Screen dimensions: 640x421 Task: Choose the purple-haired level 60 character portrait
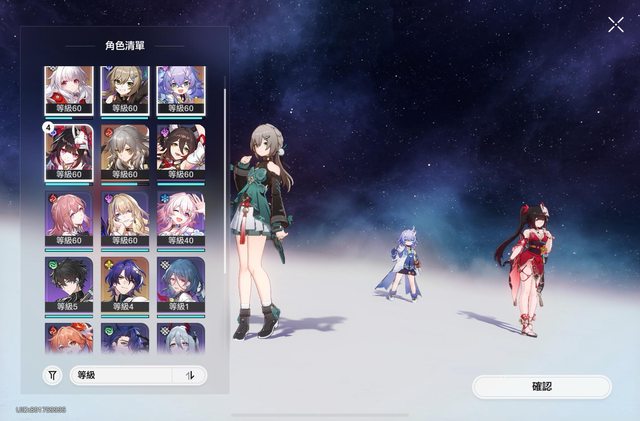pyautogui.click(x=181, y=90)
